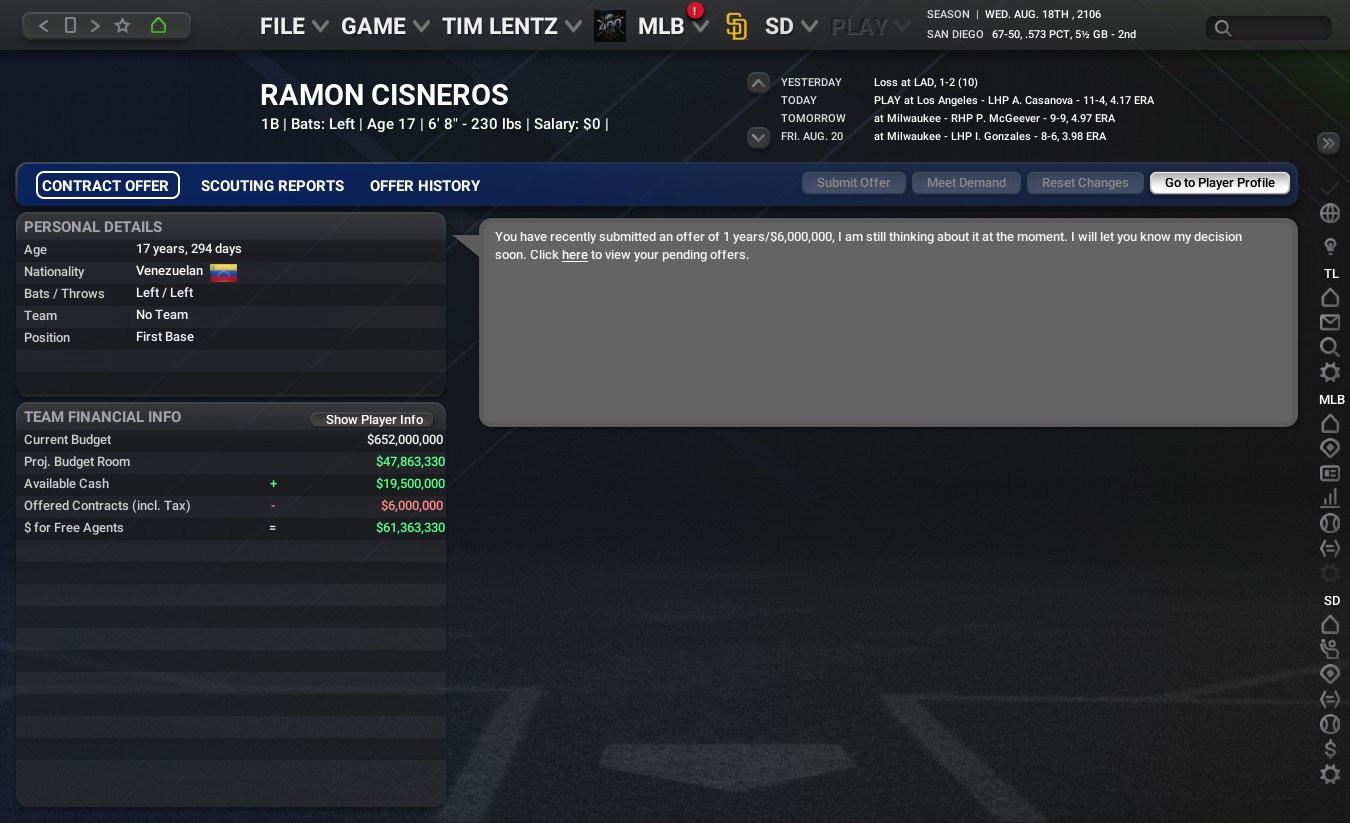Open the envelope mail icon

click(x=1330, y=322)
